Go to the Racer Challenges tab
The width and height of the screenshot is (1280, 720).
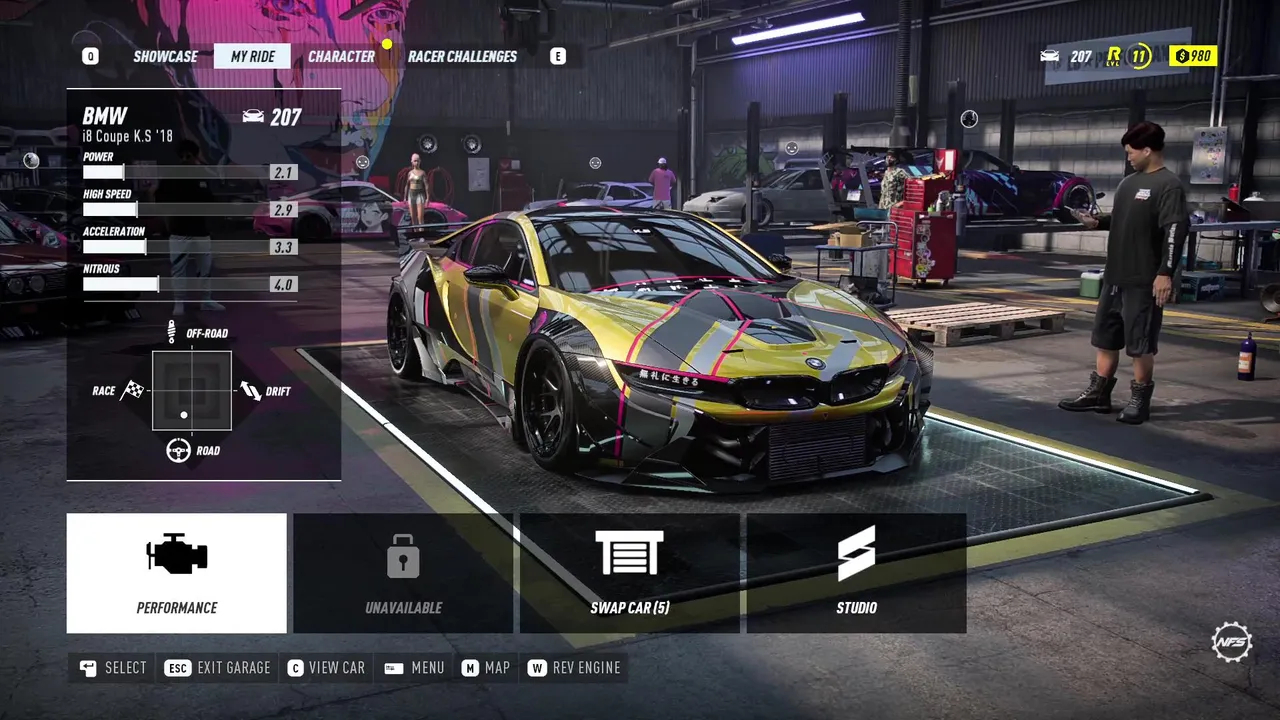(x=462, y=57)
